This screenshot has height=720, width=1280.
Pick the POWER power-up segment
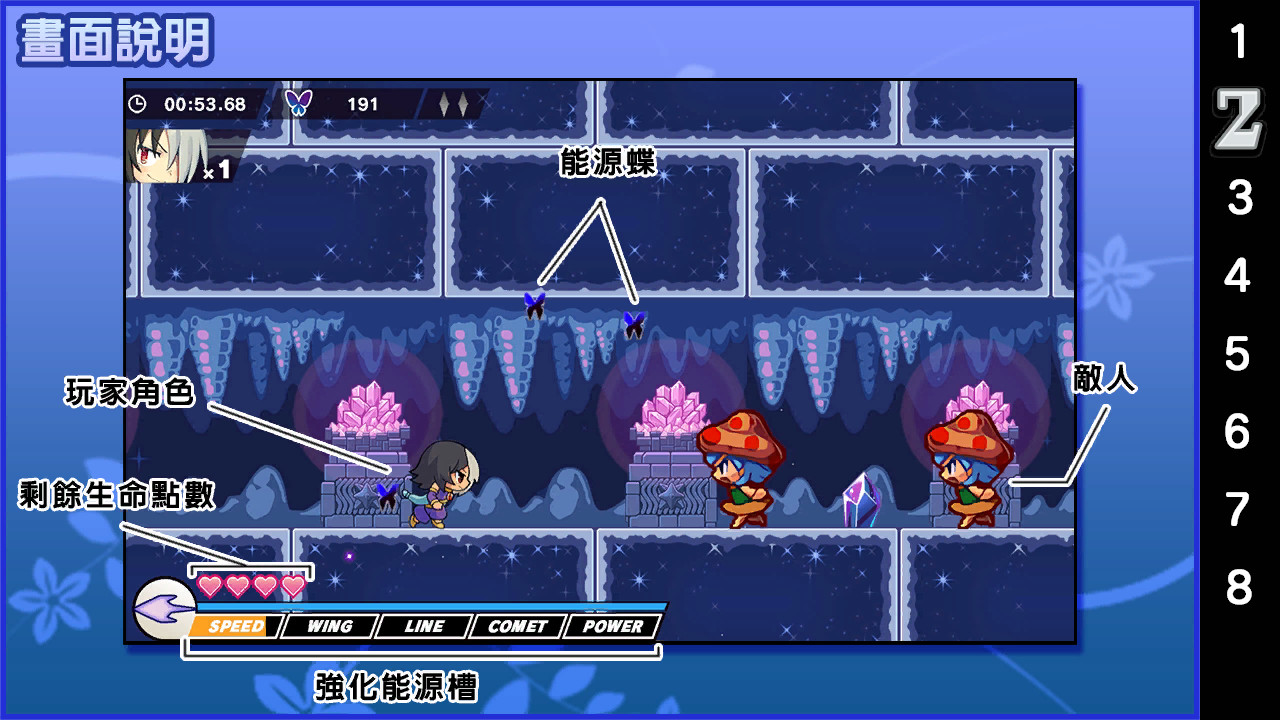[612, 627]
